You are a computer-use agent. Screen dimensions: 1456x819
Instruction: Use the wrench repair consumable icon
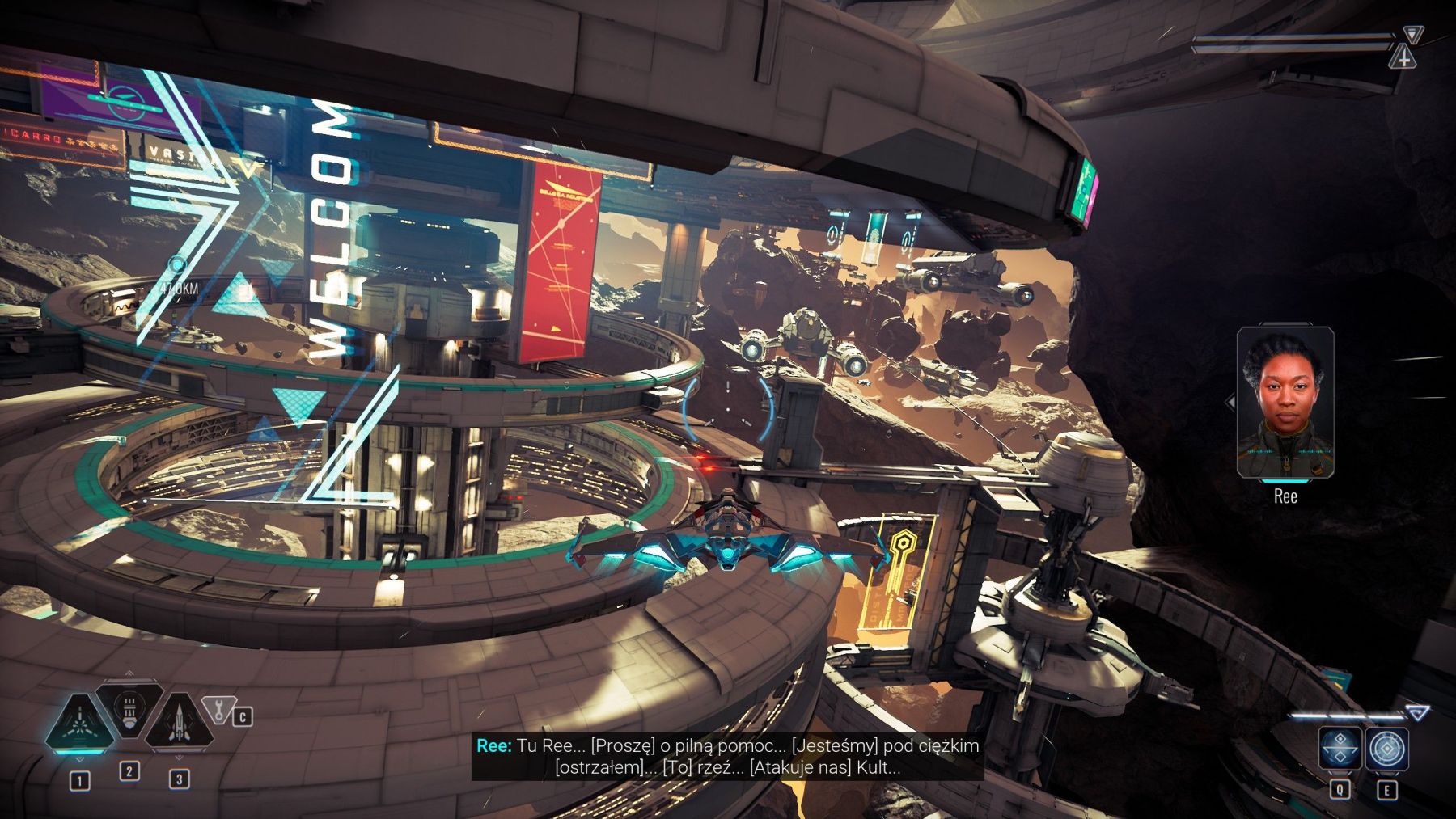click(x=216, y=710)
